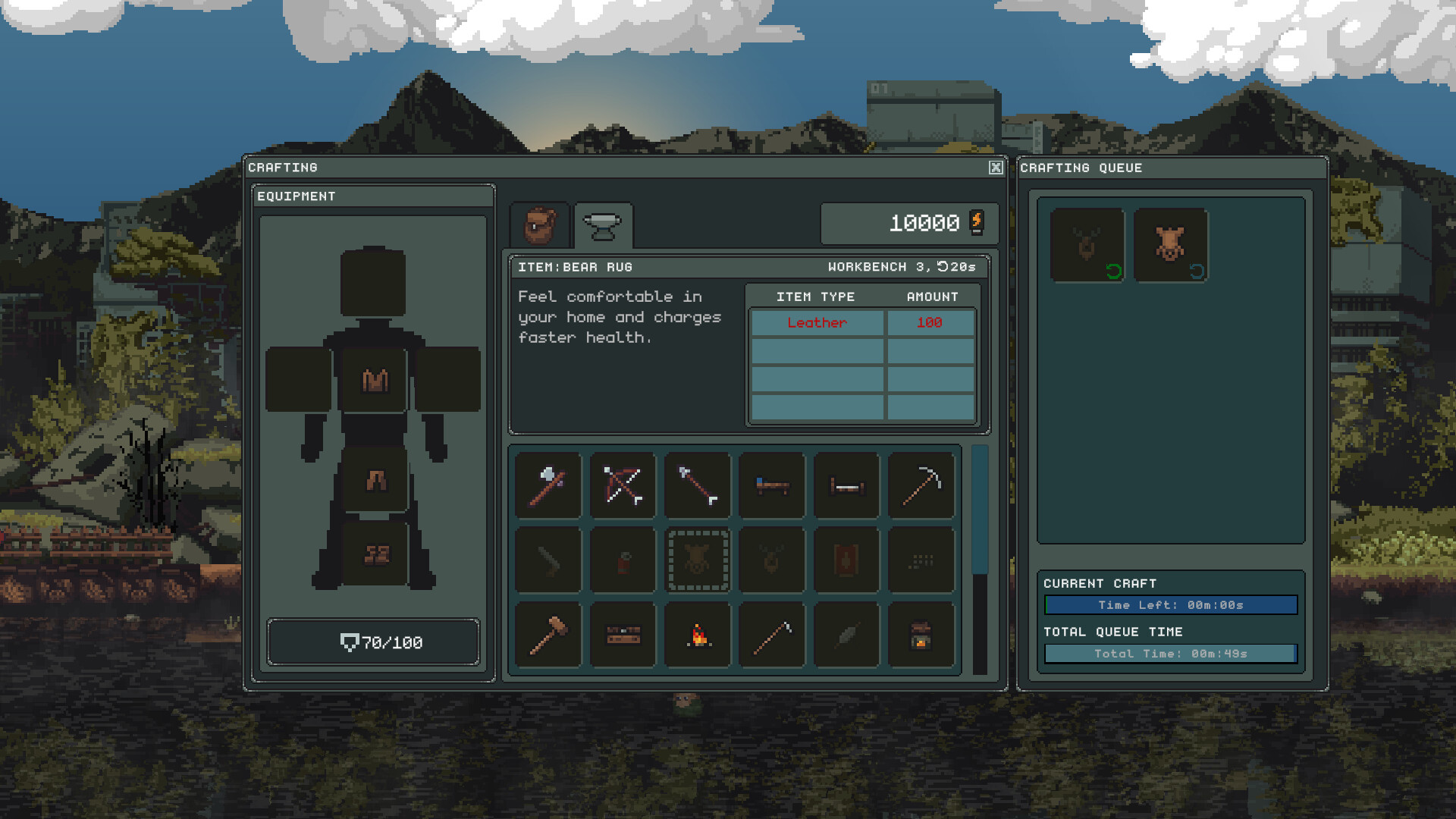Open the campfire crafting recipe

697,635
